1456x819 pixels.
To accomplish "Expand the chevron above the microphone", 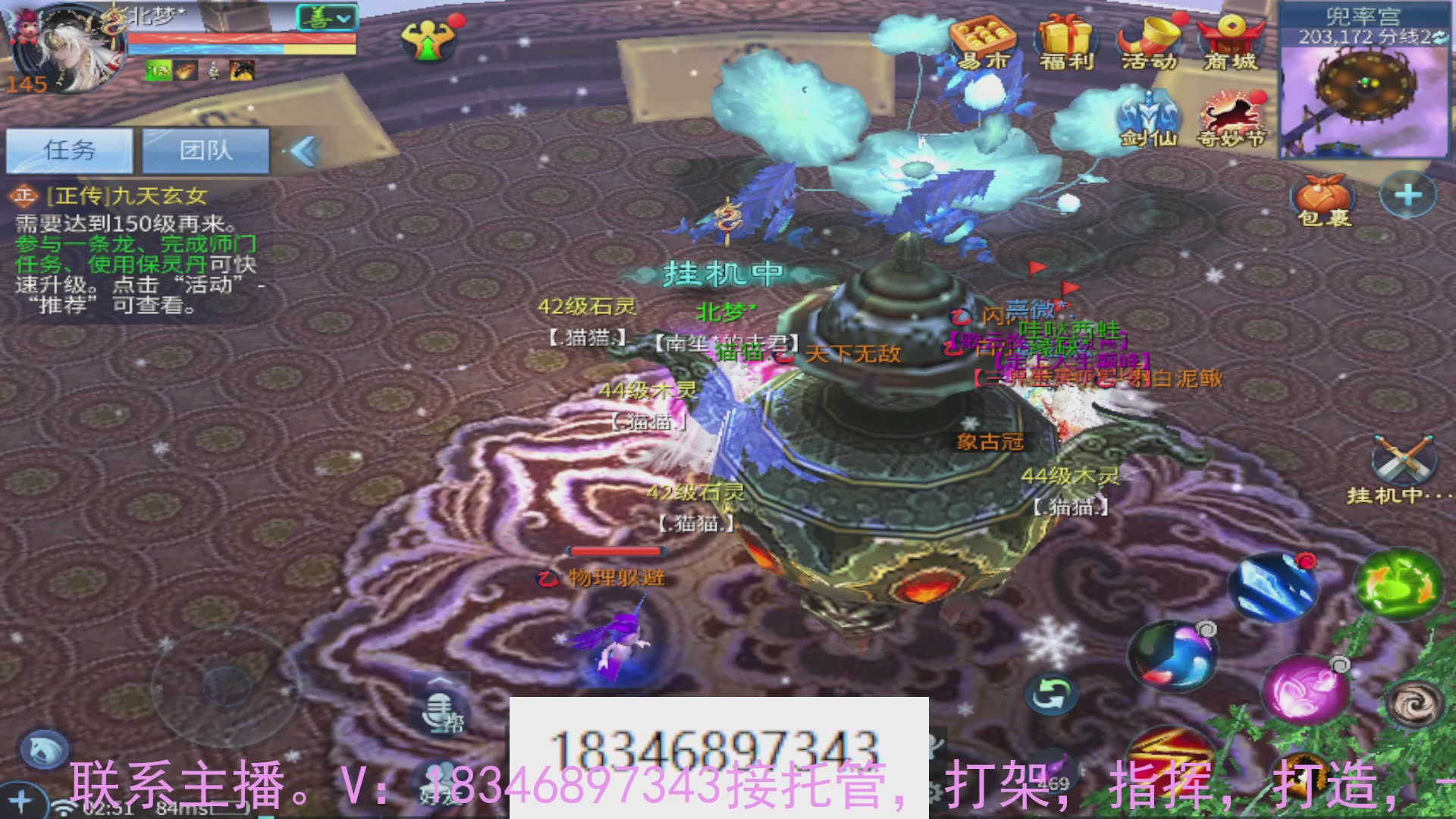I will pos(438,681).
